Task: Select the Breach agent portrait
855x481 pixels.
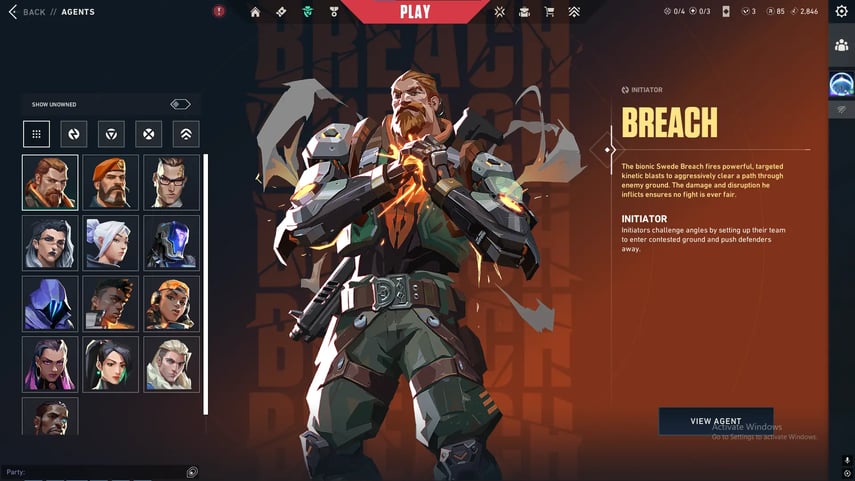Action: 50,182
